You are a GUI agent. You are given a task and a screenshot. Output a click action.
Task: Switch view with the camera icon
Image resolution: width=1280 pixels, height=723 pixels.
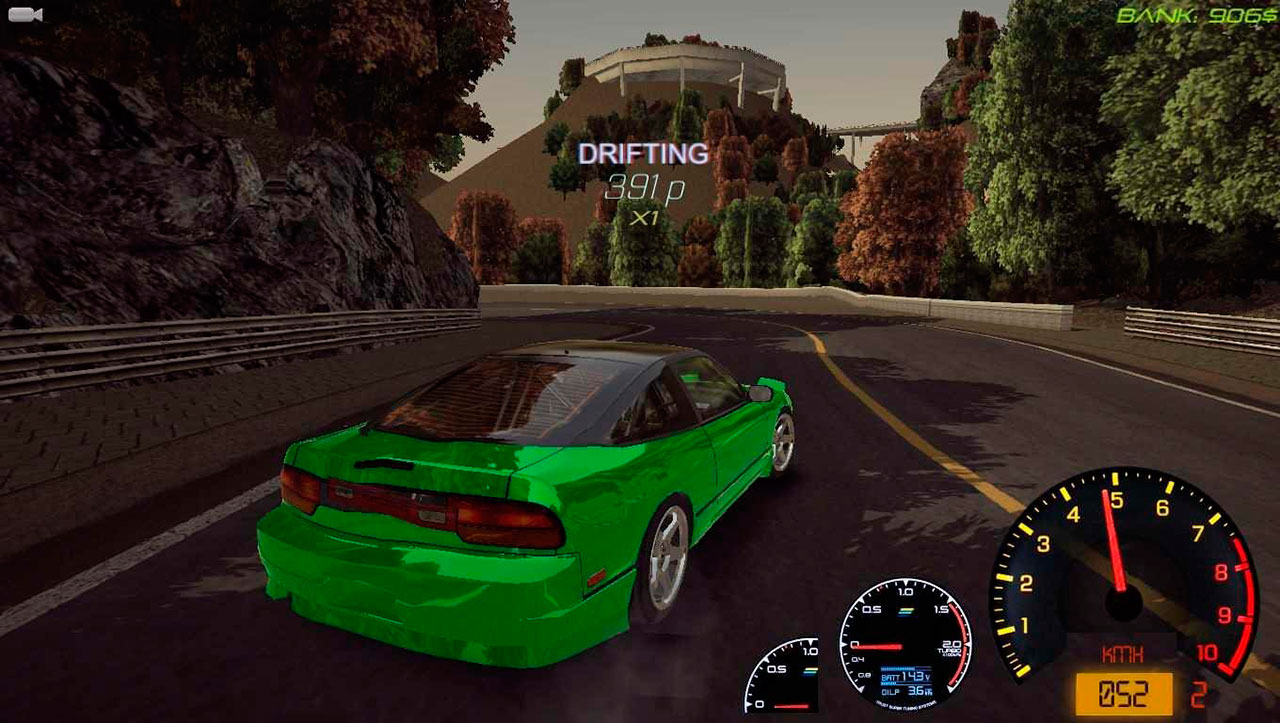click(x=24, y=14)
